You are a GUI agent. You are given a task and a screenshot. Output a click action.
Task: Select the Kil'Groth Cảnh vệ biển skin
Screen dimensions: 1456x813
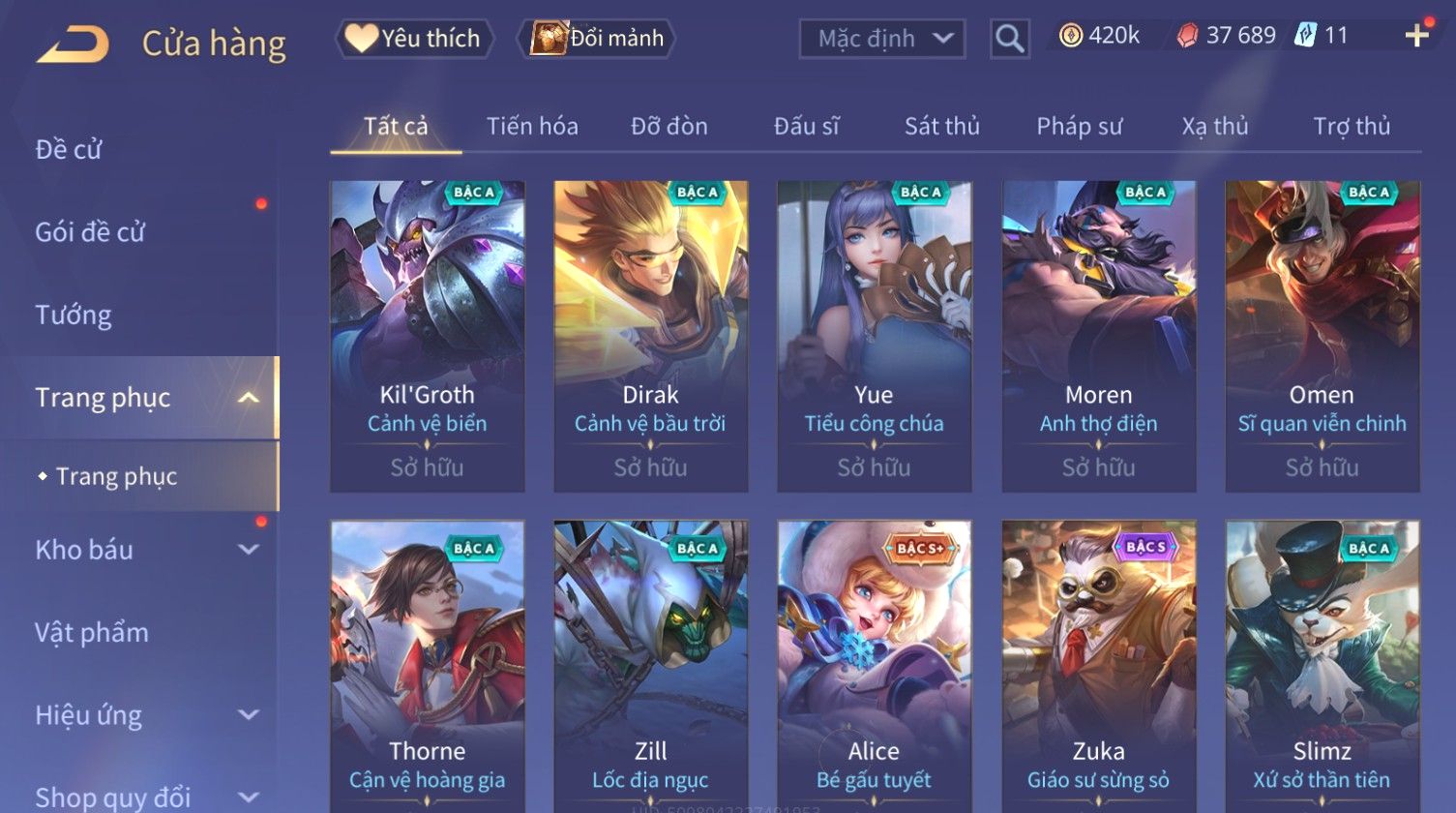[427, 336]
